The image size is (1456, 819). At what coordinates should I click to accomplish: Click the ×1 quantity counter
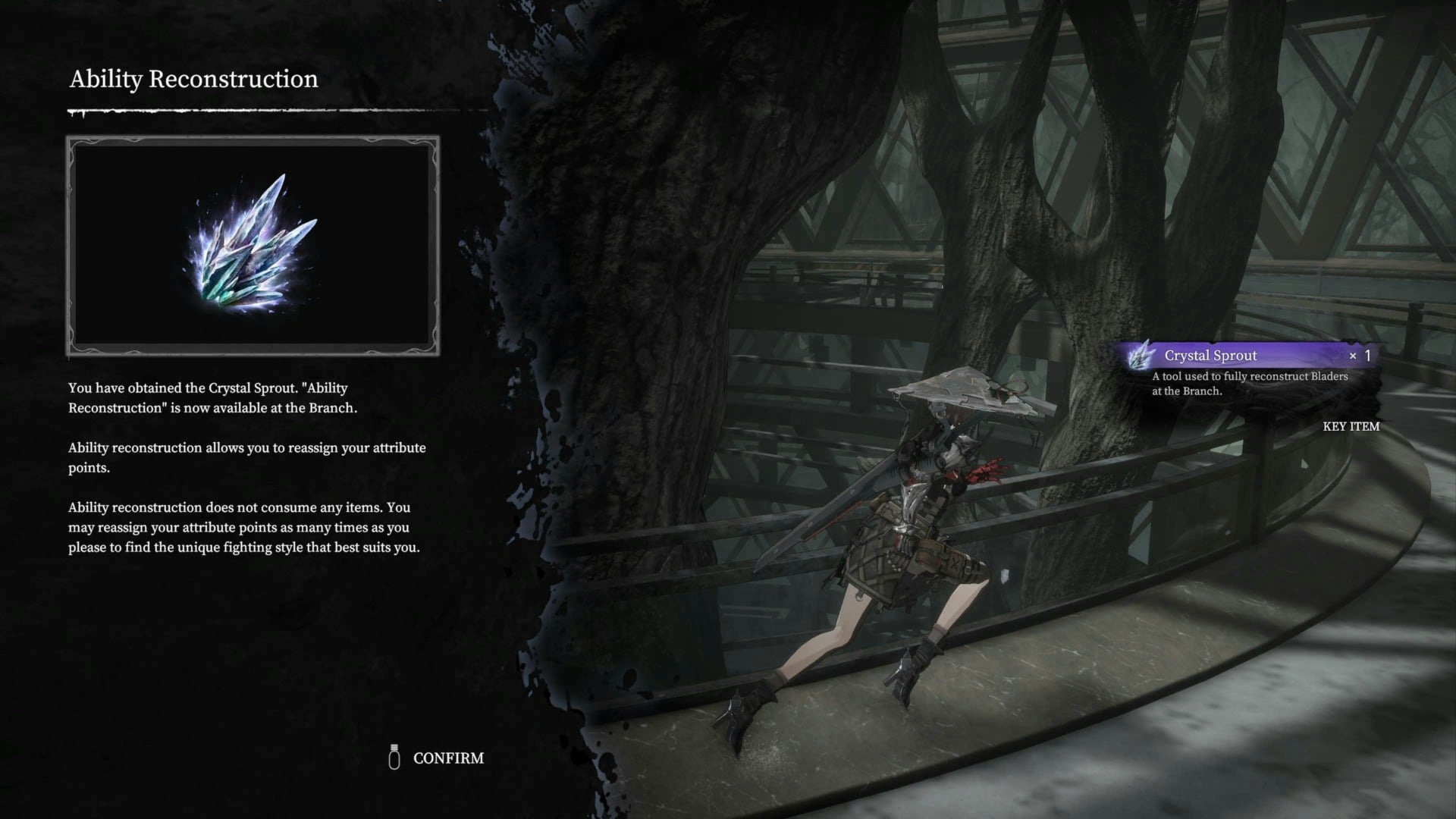pos(1361,355)
